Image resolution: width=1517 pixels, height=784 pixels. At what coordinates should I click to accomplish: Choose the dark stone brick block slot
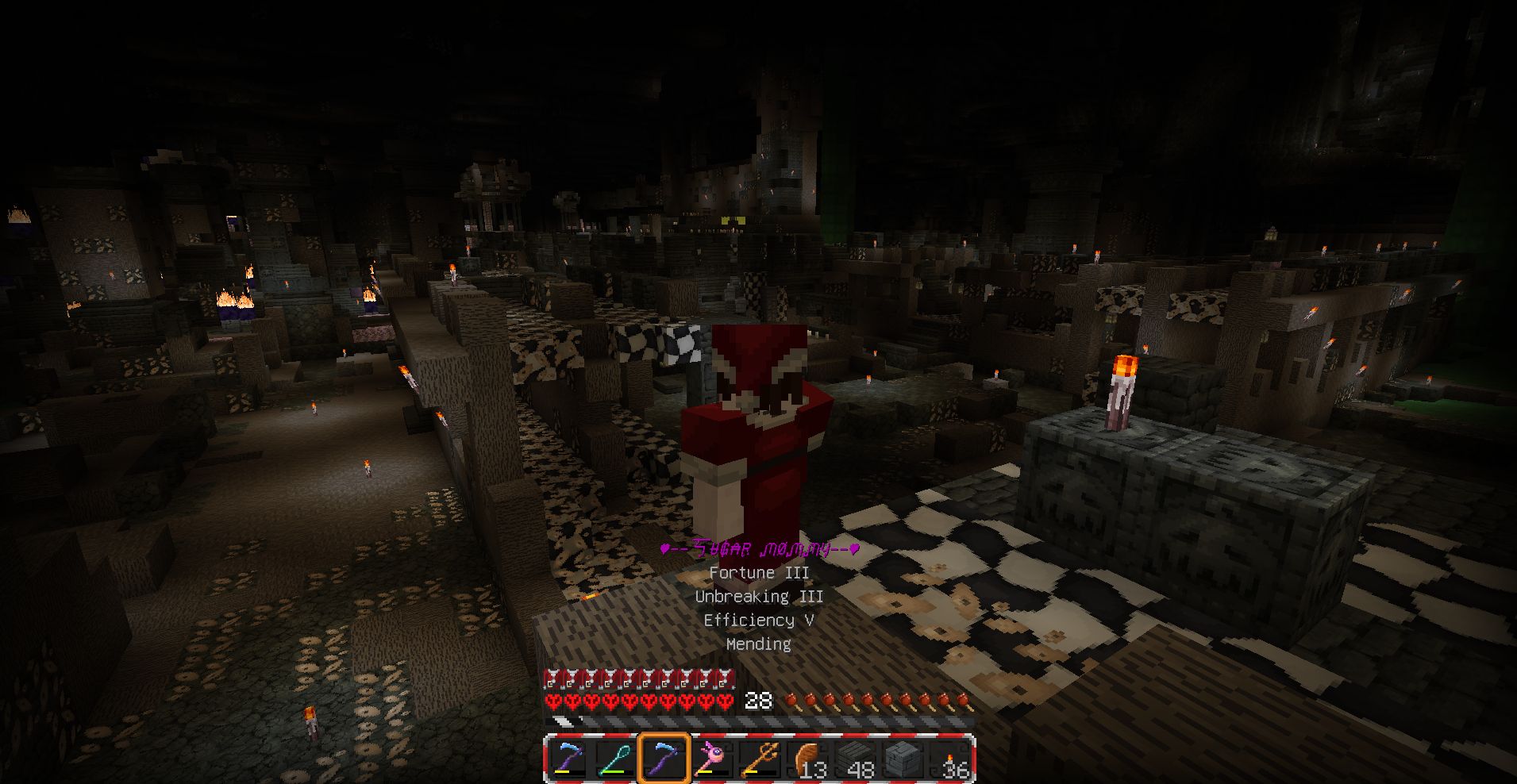(903, 759)
